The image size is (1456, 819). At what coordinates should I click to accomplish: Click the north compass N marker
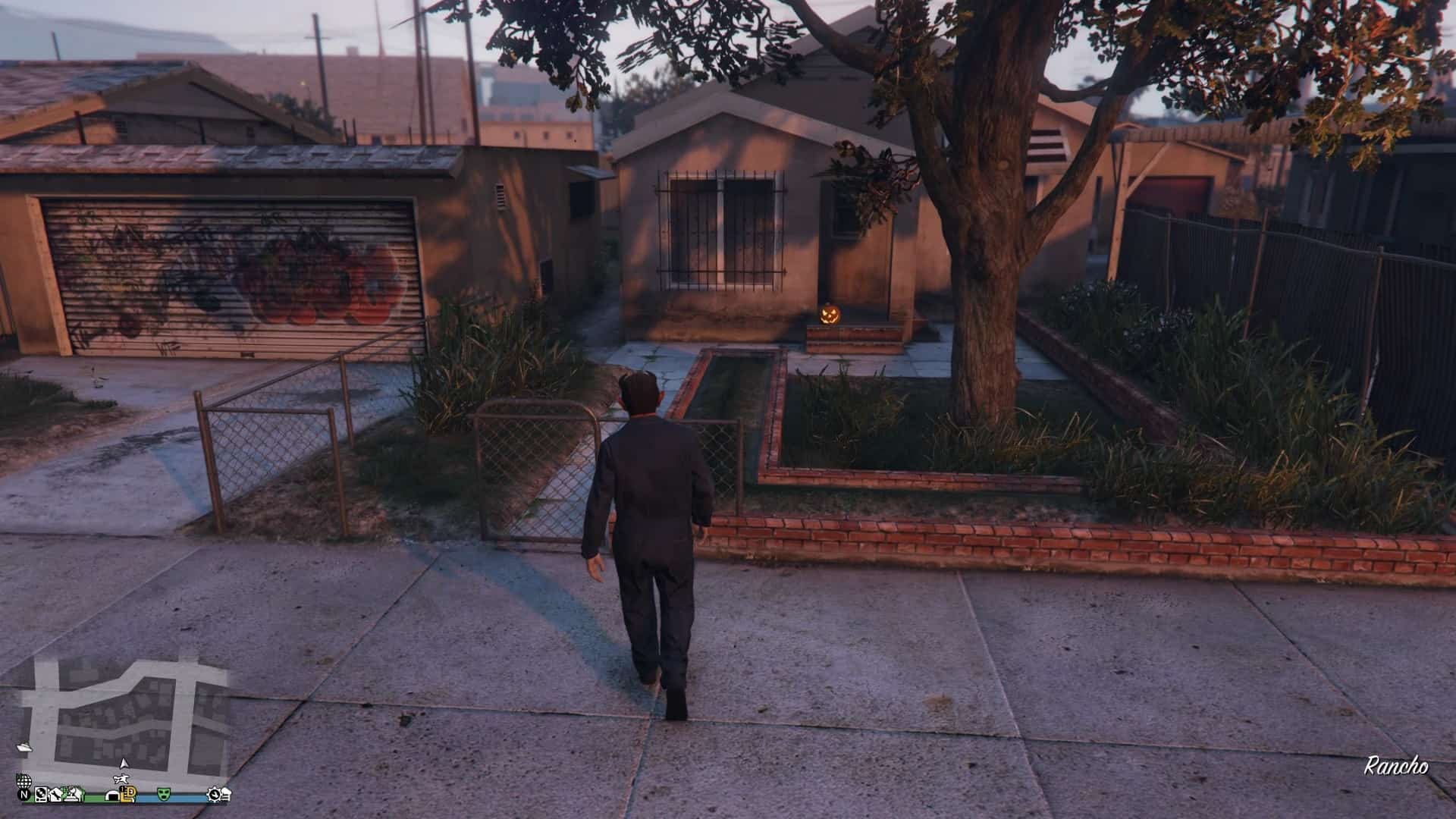pyautogui.click(x=24, y=795)
